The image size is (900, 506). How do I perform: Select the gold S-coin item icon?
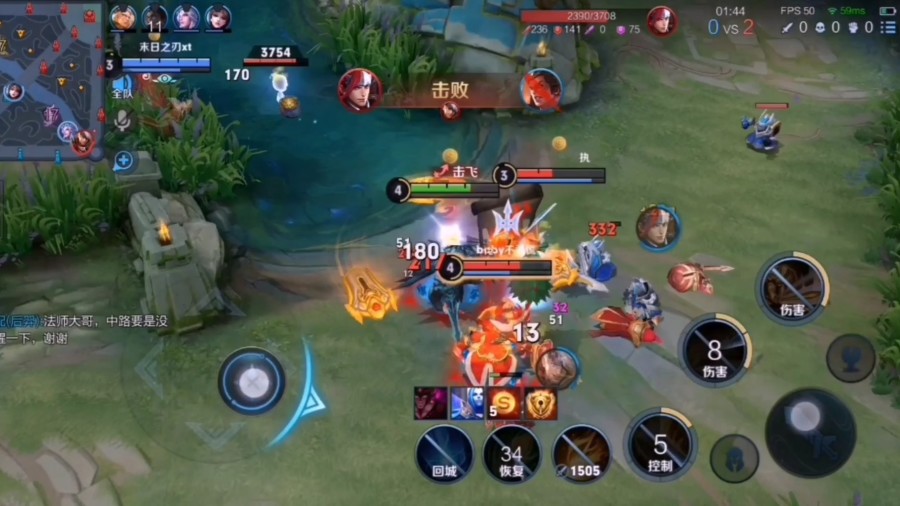coord(502,403)
